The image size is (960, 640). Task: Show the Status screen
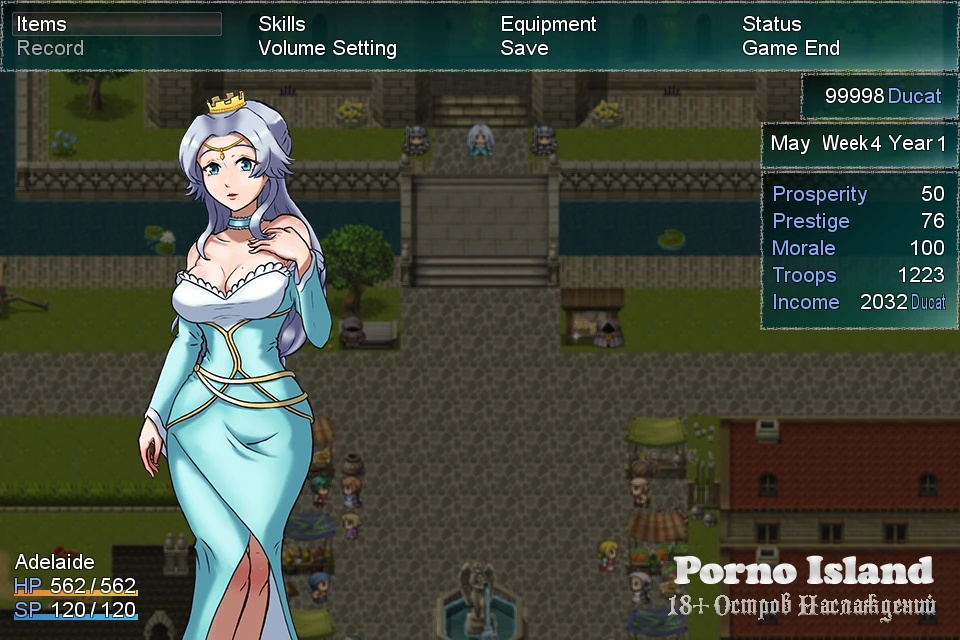click(771, 24)
